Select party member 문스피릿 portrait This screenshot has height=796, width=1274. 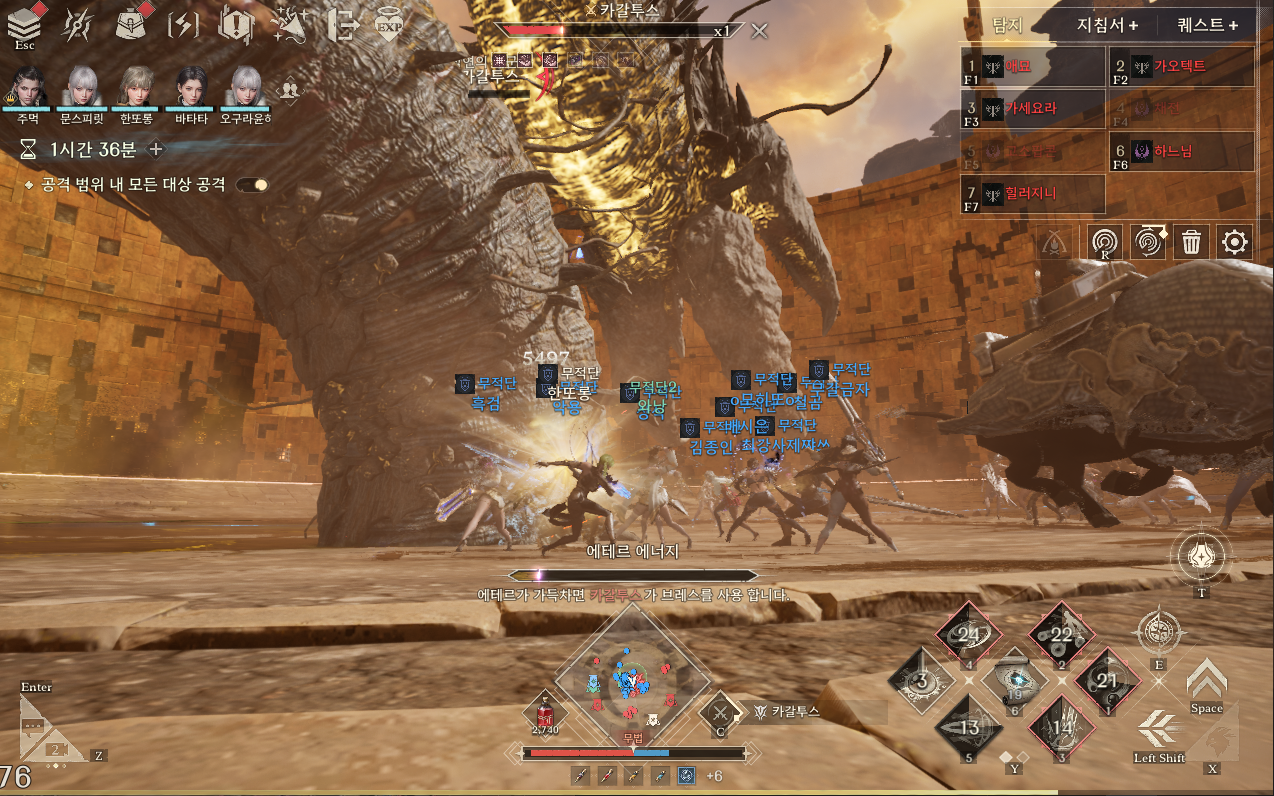(82, 88)
